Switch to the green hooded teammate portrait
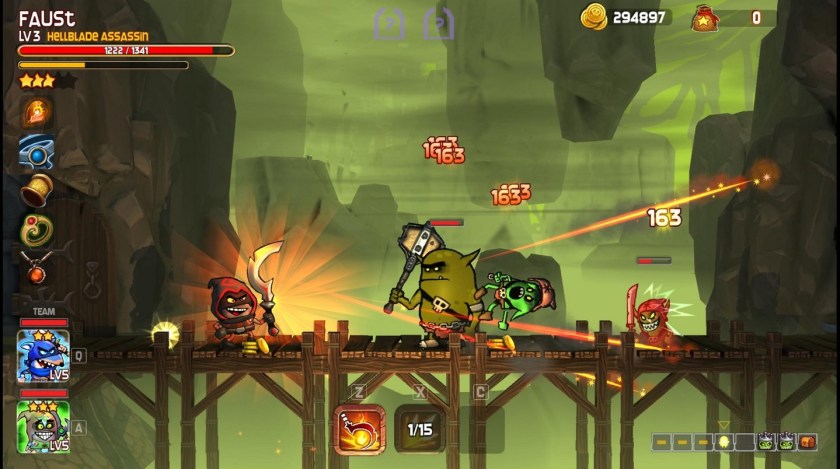This screenshot has width=840, height=469. coord(43,424)
